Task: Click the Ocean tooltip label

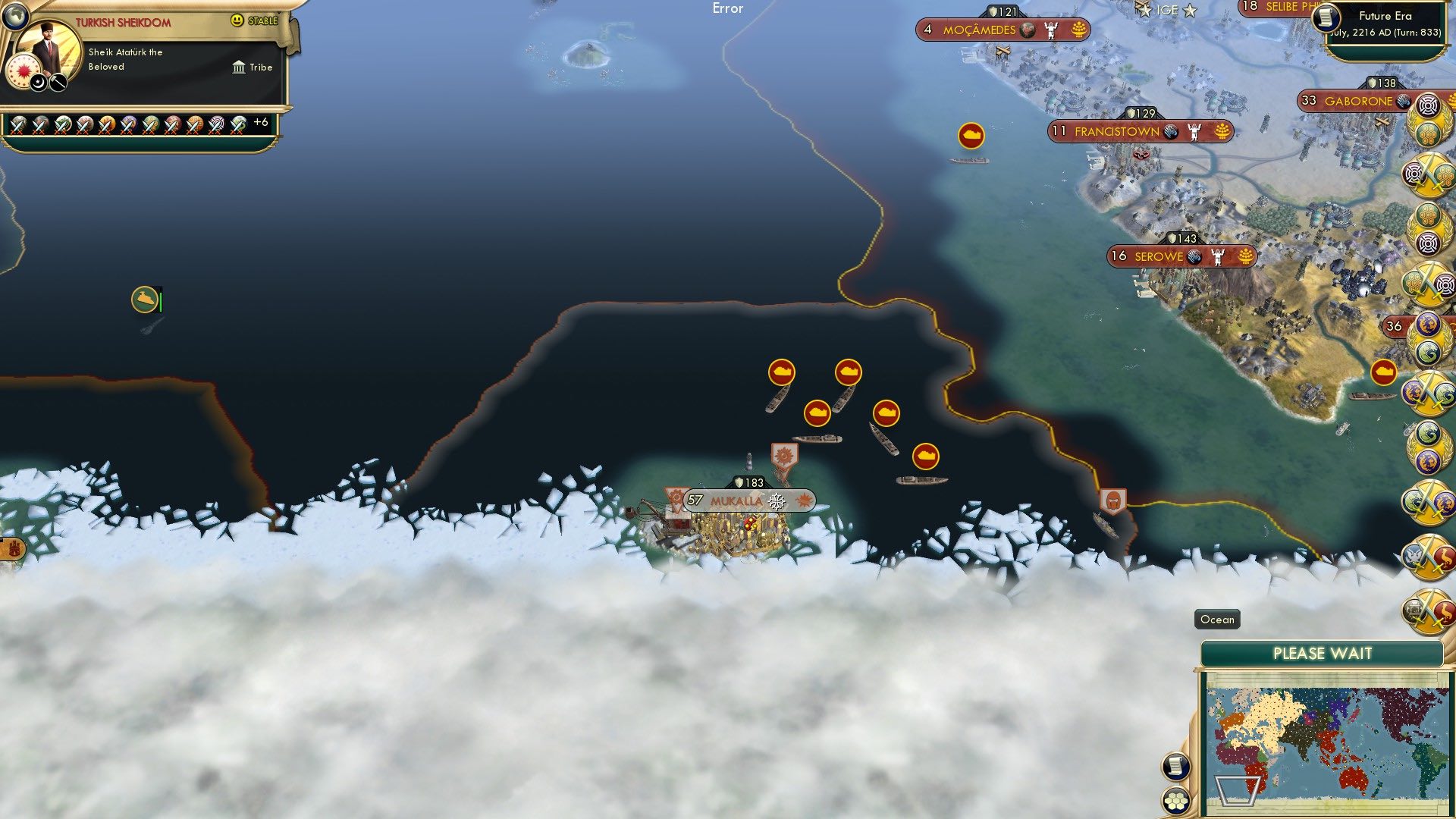Action: tap(1216, 620)
